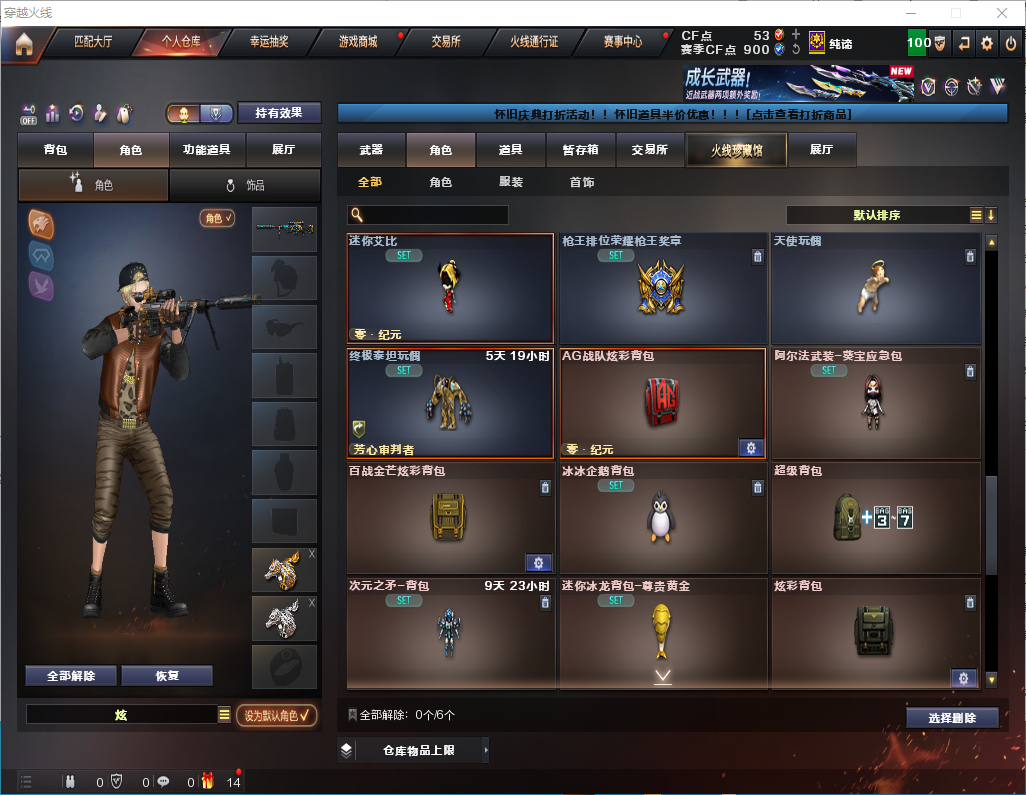Close the game window

pos(1002,13)
